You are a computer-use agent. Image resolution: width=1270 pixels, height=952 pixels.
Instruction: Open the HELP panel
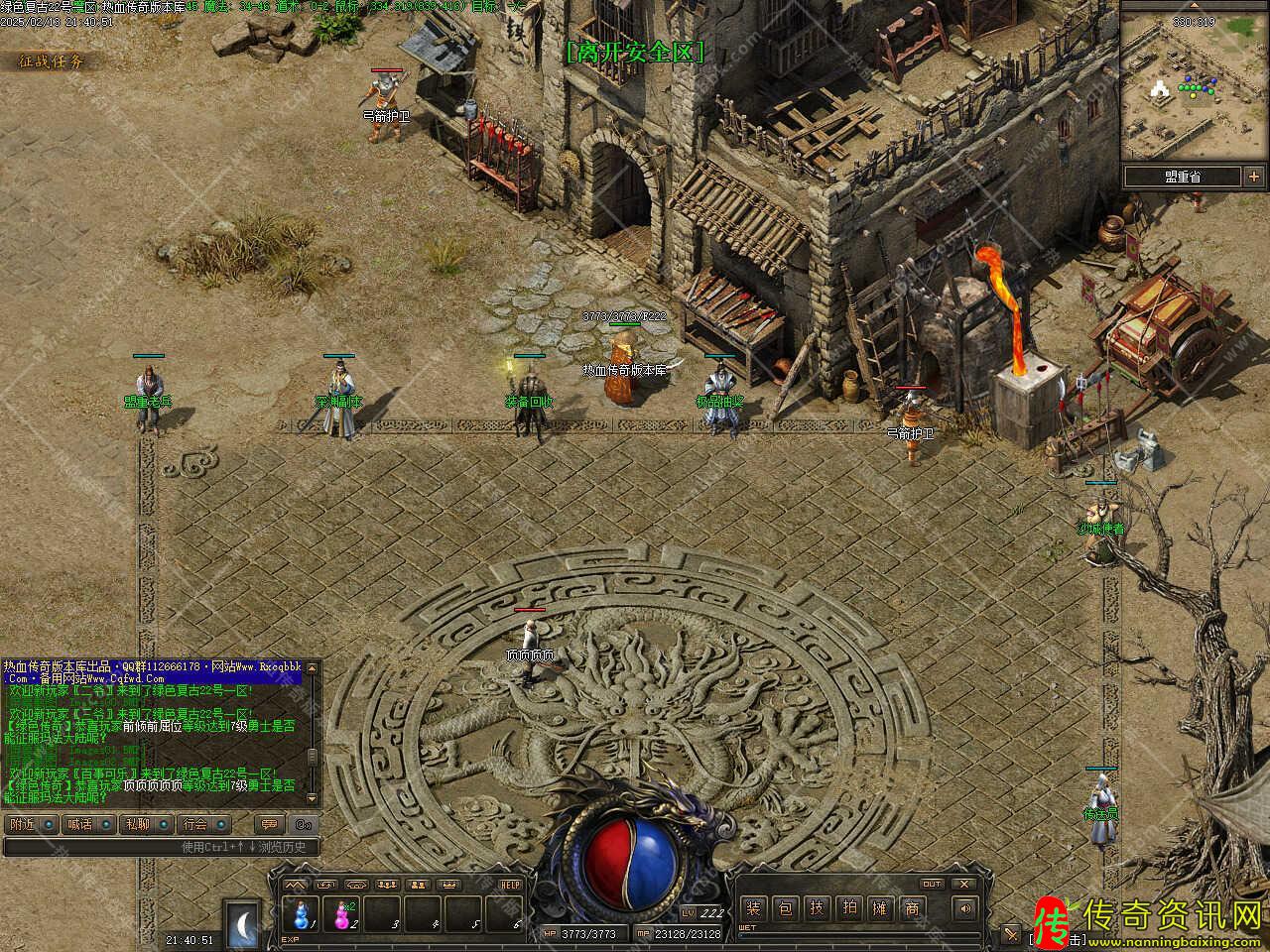click(x=510, y=885)
